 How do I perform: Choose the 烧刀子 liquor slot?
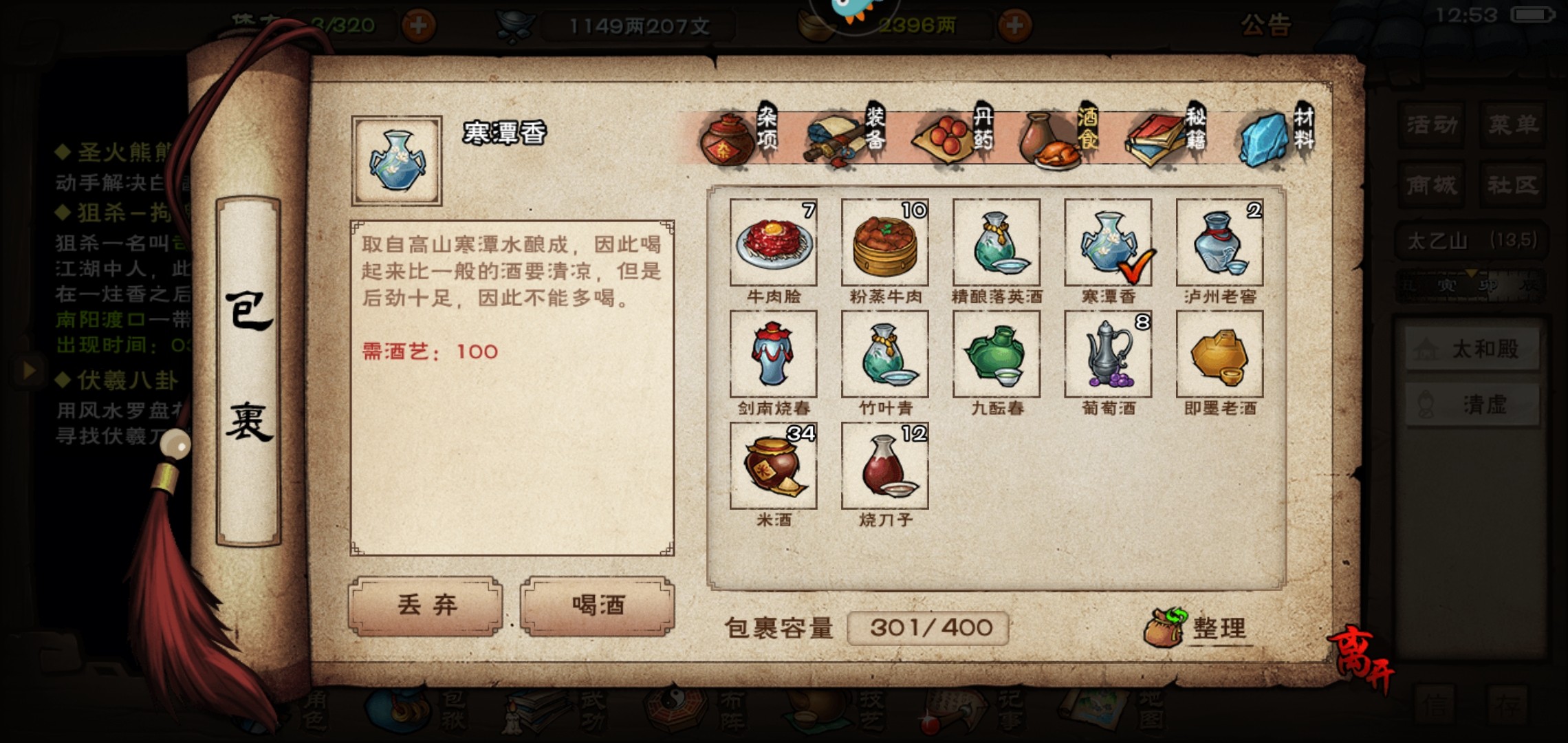point(885,466)
